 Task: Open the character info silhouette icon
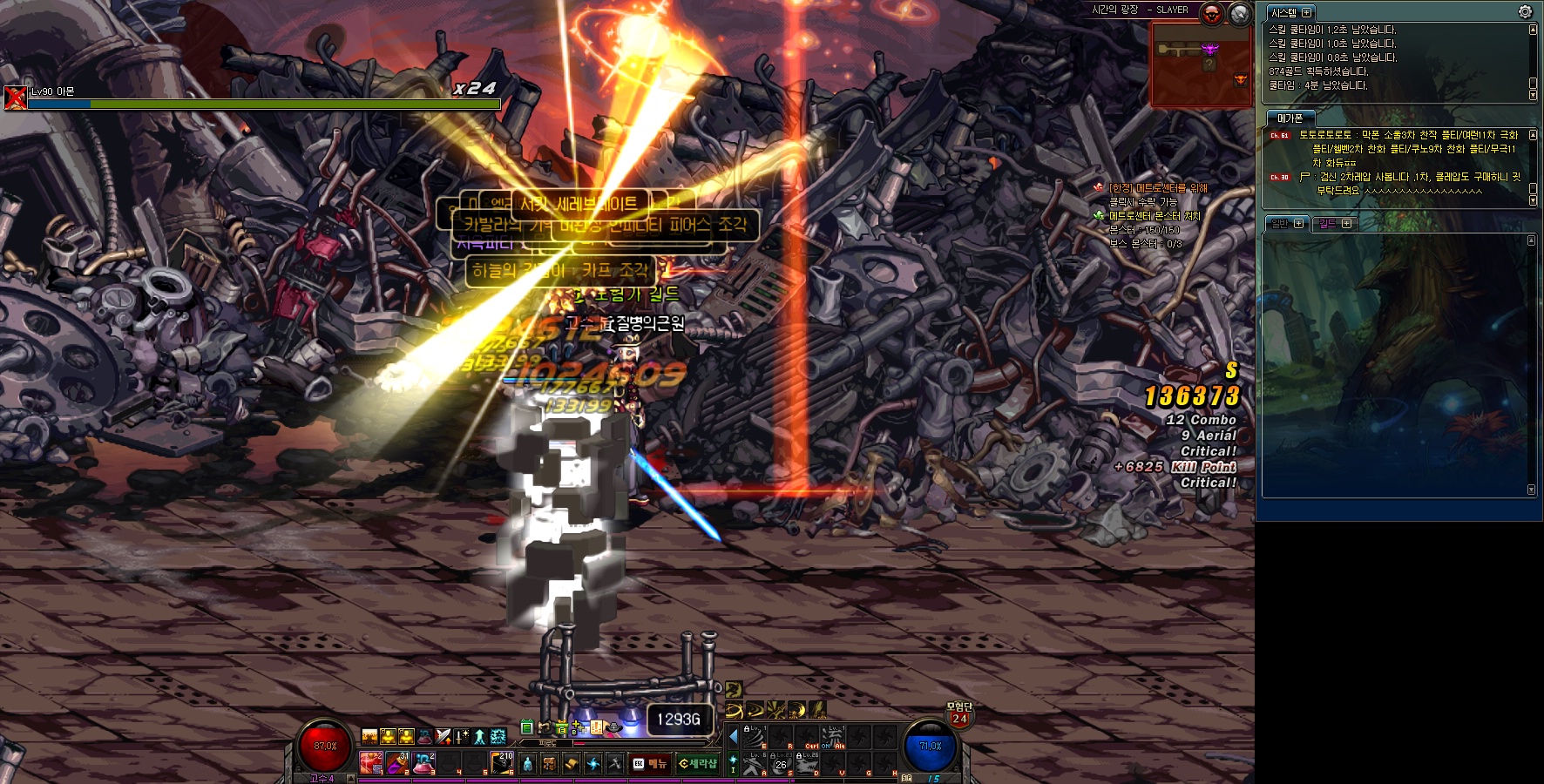(527, 764)
